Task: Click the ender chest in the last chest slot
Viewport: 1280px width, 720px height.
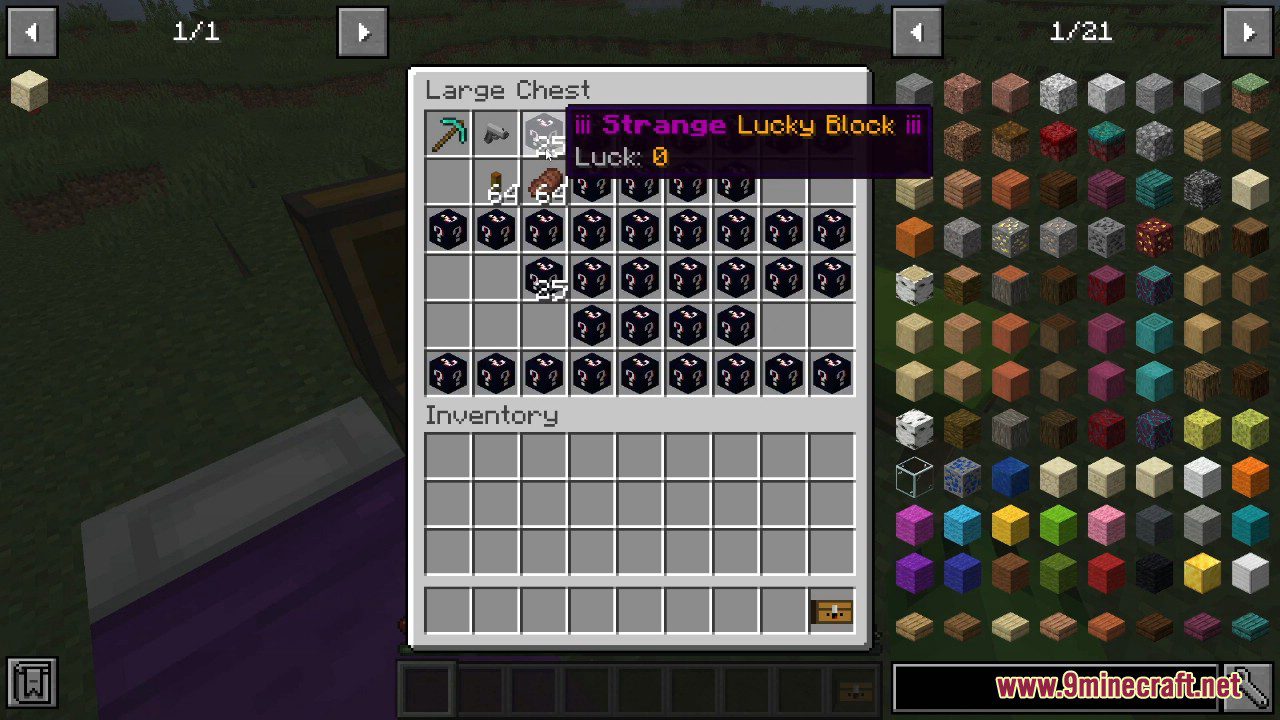Action: (x=831, y=611)
